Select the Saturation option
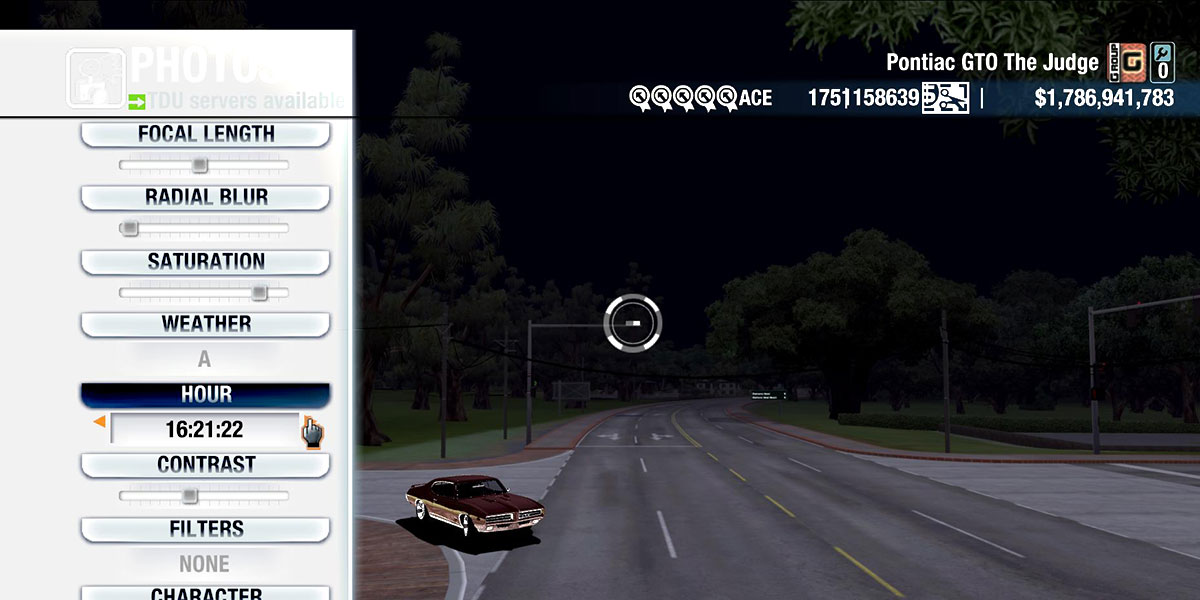1200x600 pixels. (205, 262)
